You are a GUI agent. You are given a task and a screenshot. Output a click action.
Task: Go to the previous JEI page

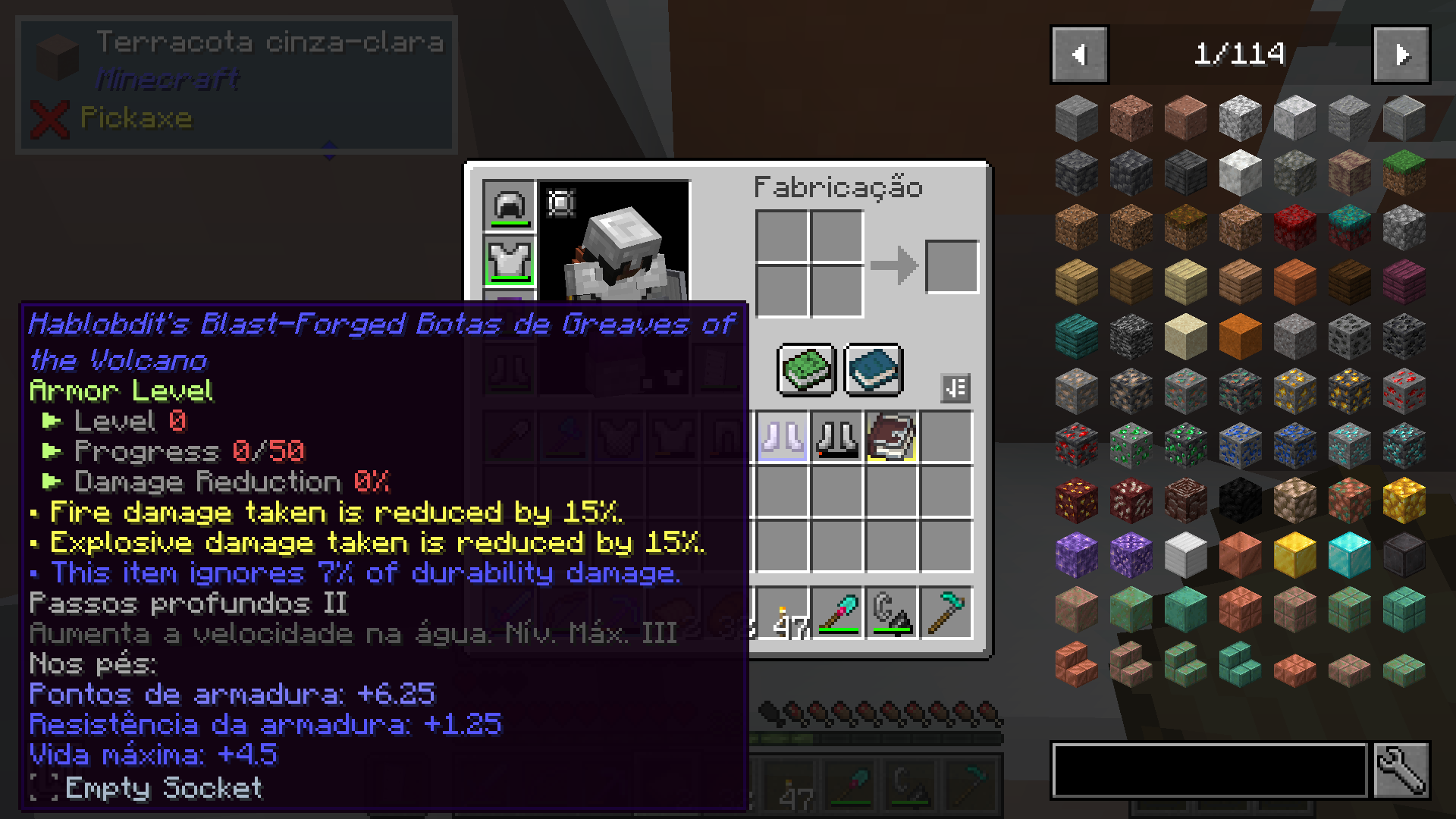1079,54
